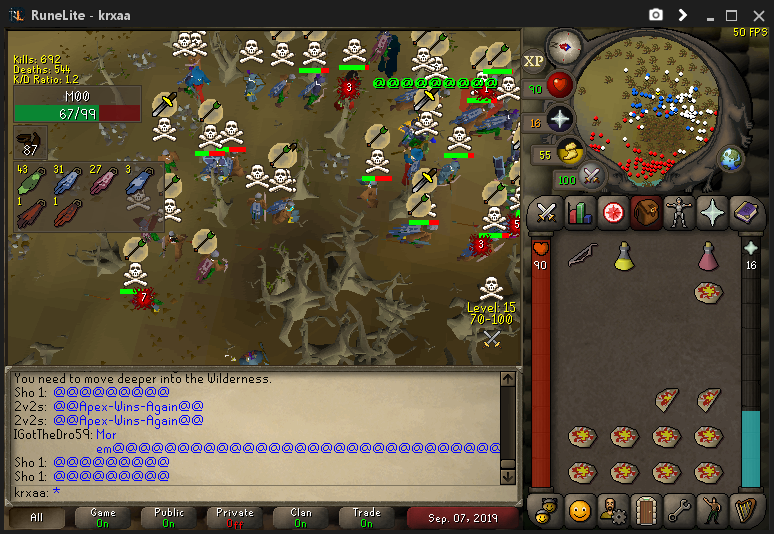This screenshot has height=534, width=774.
Task: Drink the yellow potion in inventory
Action: pos(624,256)
